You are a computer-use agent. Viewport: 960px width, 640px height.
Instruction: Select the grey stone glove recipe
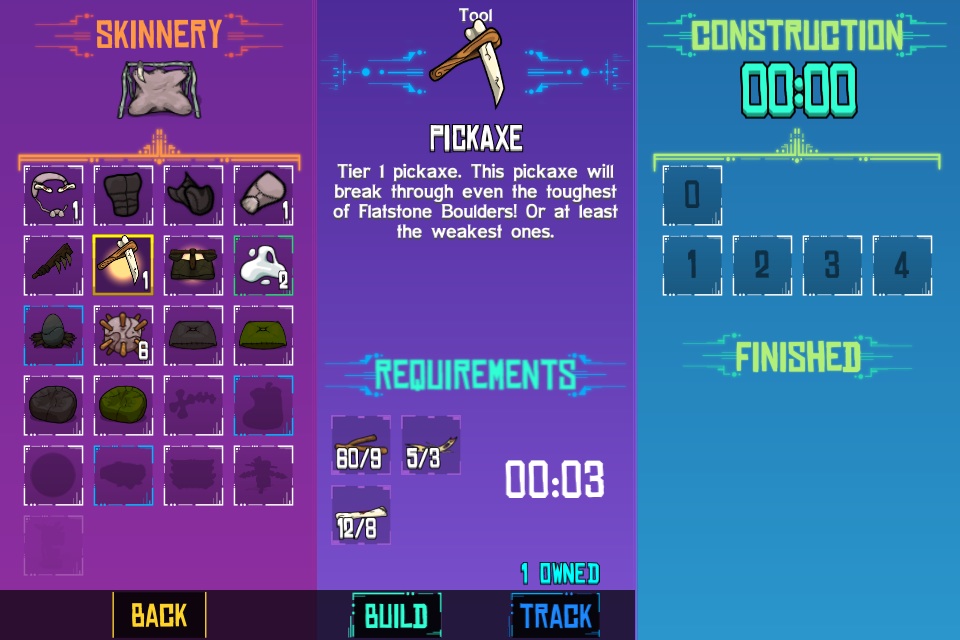coord(263,195)
